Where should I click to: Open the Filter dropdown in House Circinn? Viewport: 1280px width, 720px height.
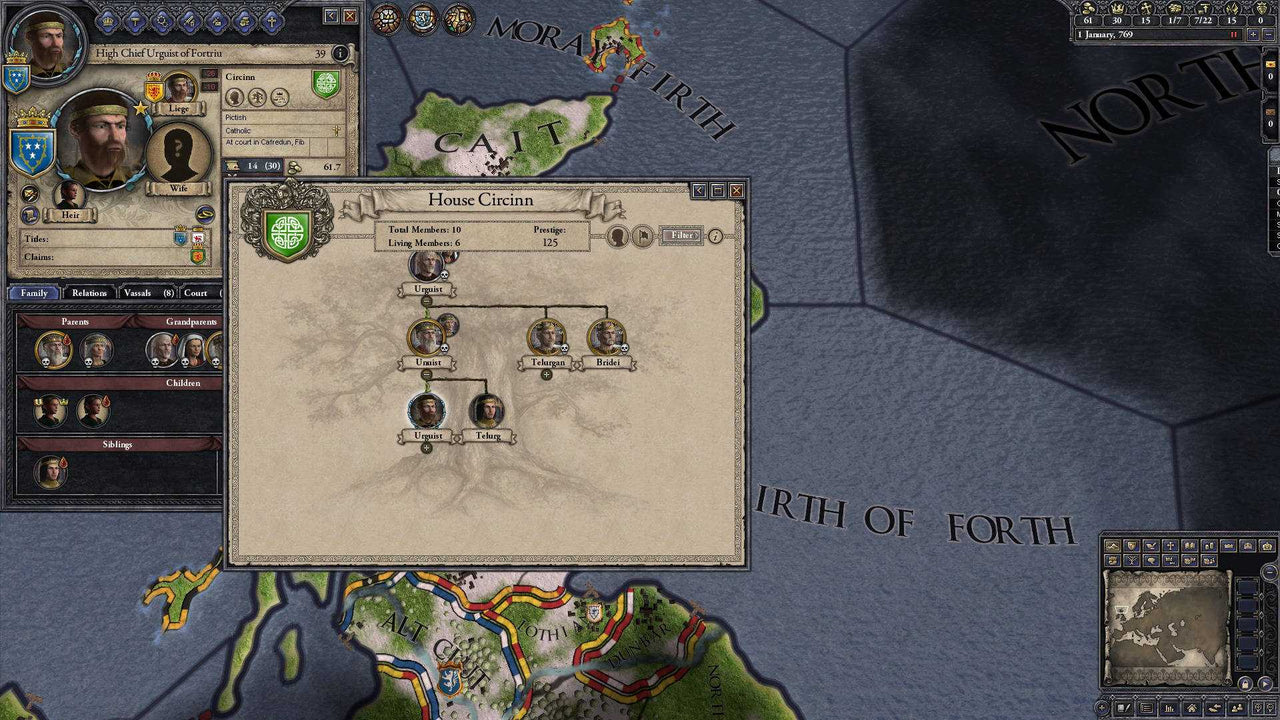tap(681, 236)
